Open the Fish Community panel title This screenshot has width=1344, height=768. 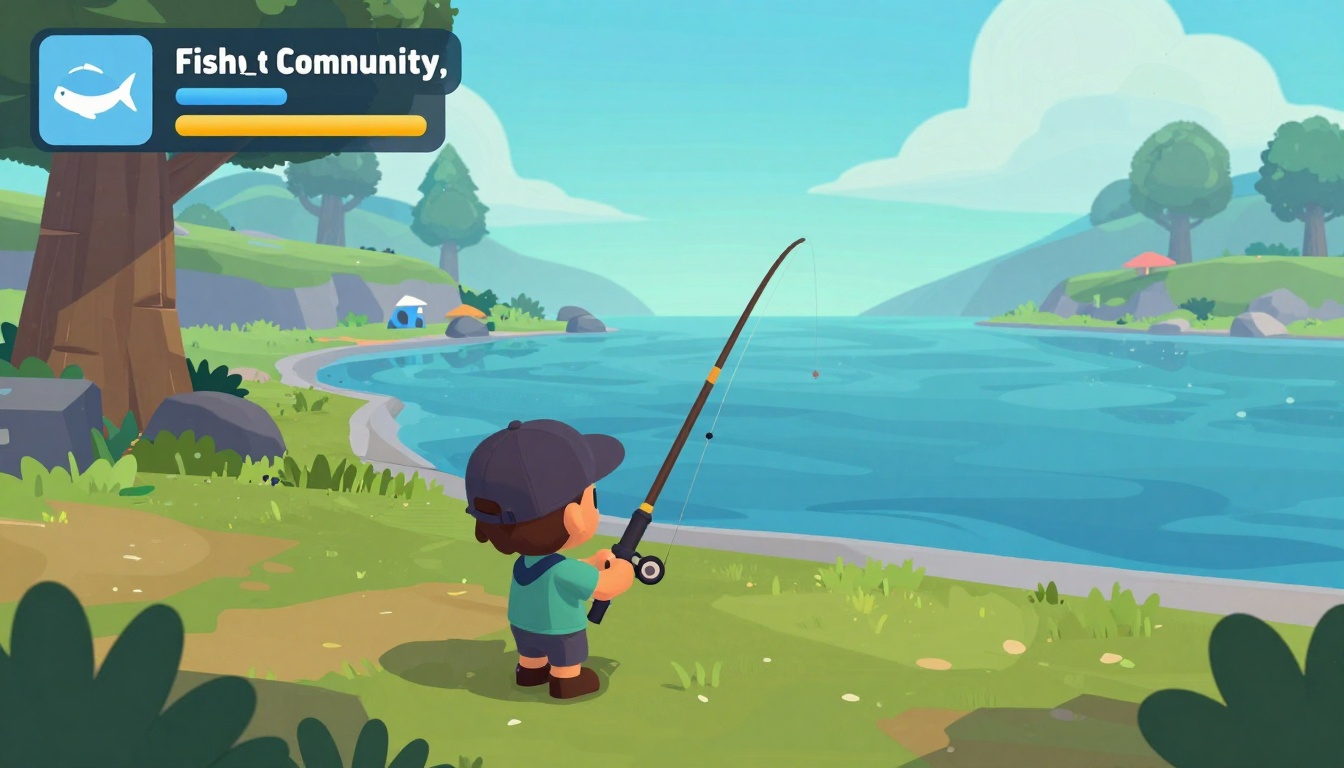[x=309, y=62]
